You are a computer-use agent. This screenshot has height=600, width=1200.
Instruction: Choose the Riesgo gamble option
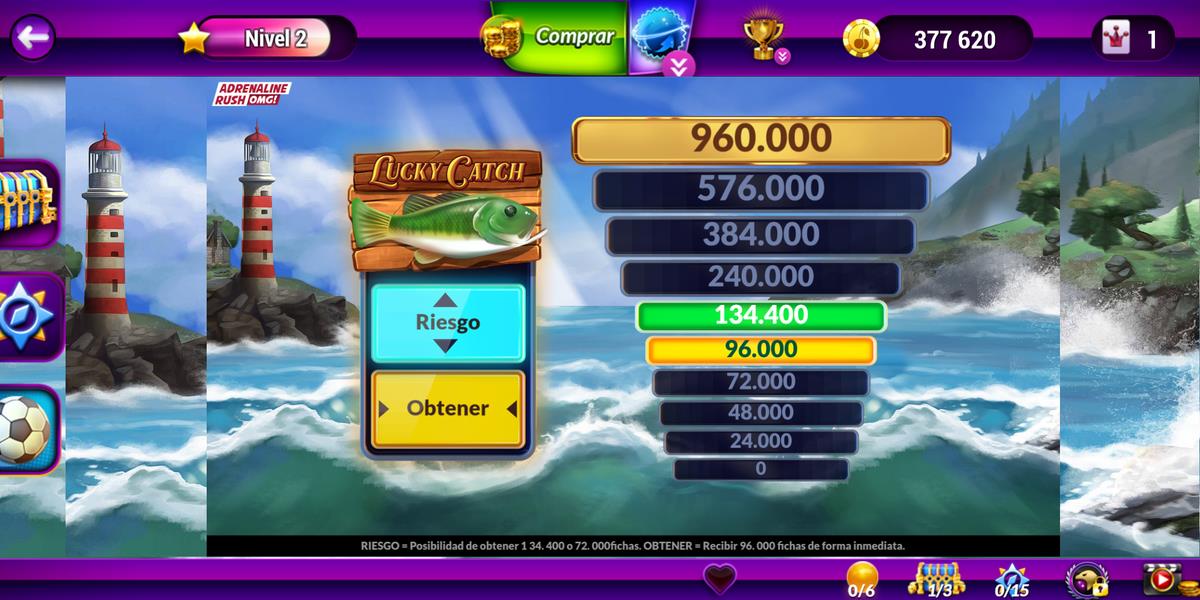click(x=447, y=322)
